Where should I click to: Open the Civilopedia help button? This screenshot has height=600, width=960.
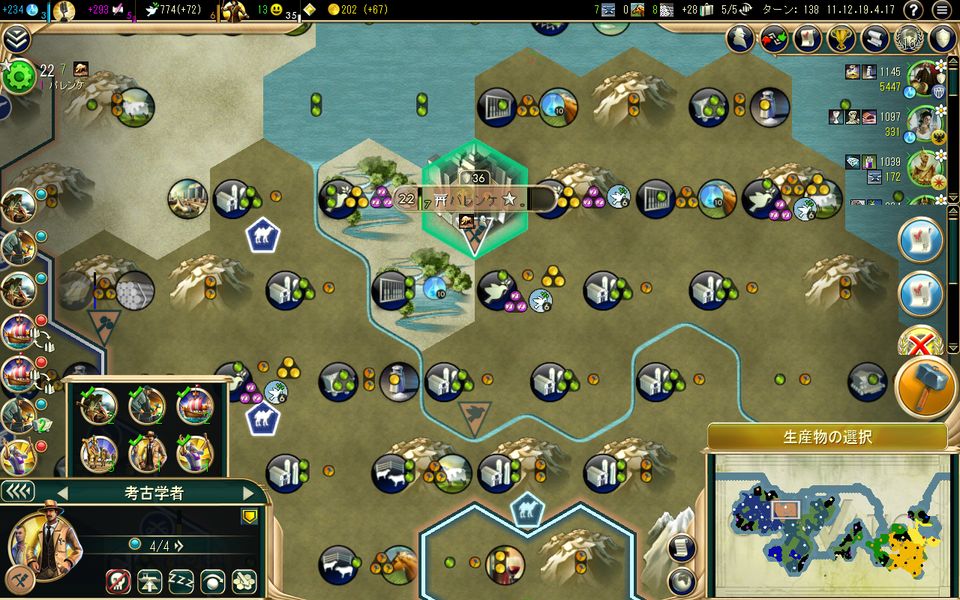pos(912,10)
